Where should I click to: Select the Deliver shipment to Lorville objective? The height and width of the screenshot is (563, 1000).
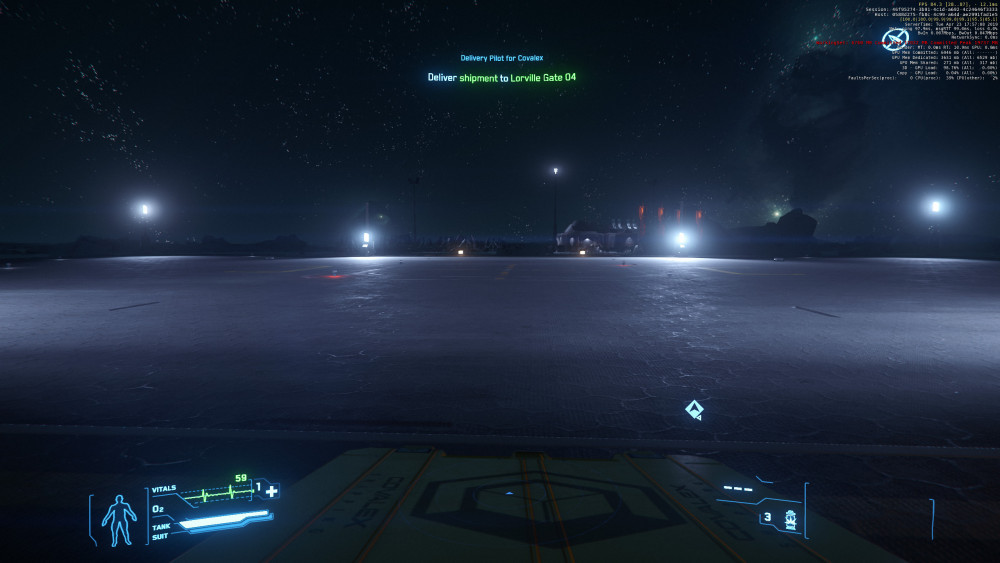pyautogui.click(x=501, y=77)
